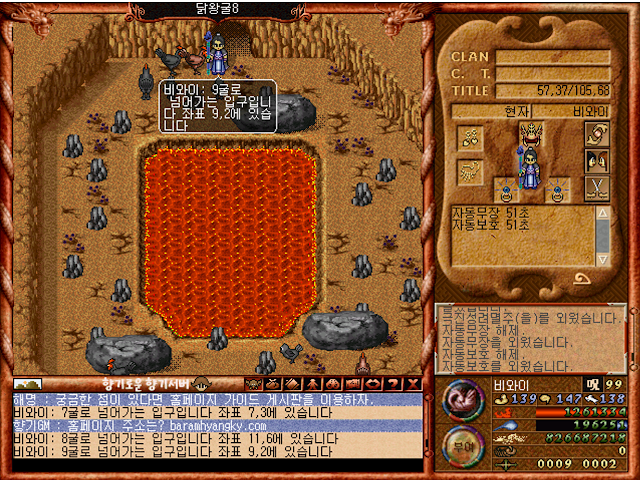Click the face portrait slot
Image resolution: width=640 pixels, height=480 pixels.
(598, 160)
